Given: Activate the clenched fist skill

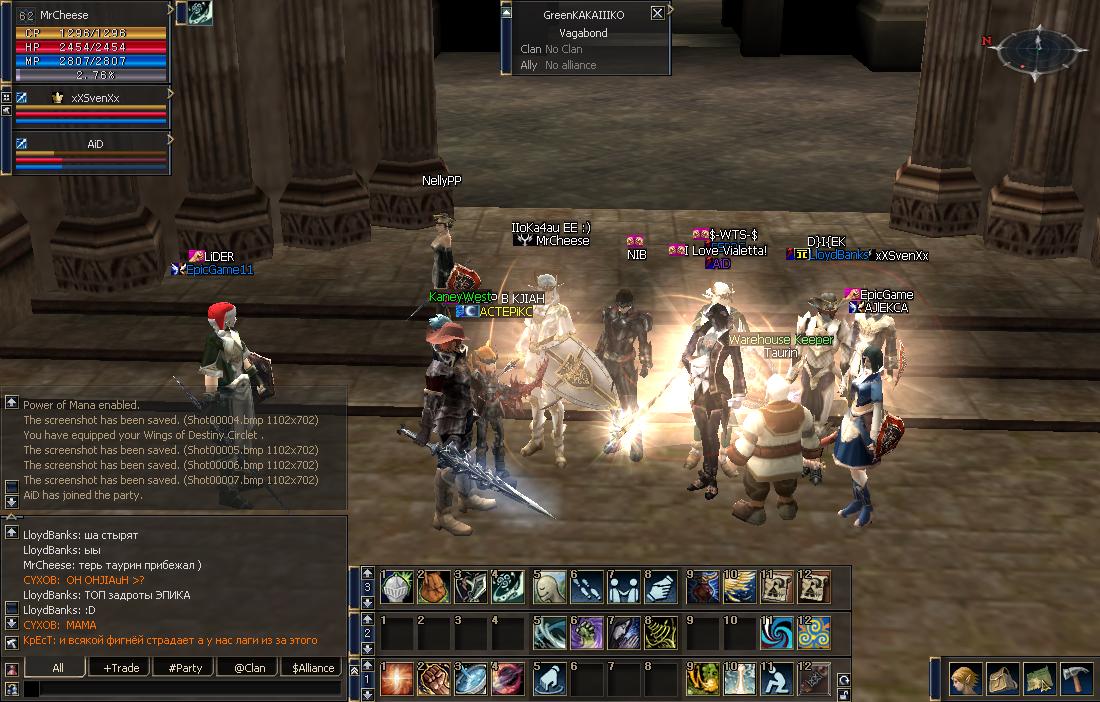Looking at the screenshot, I should (434, 680).
